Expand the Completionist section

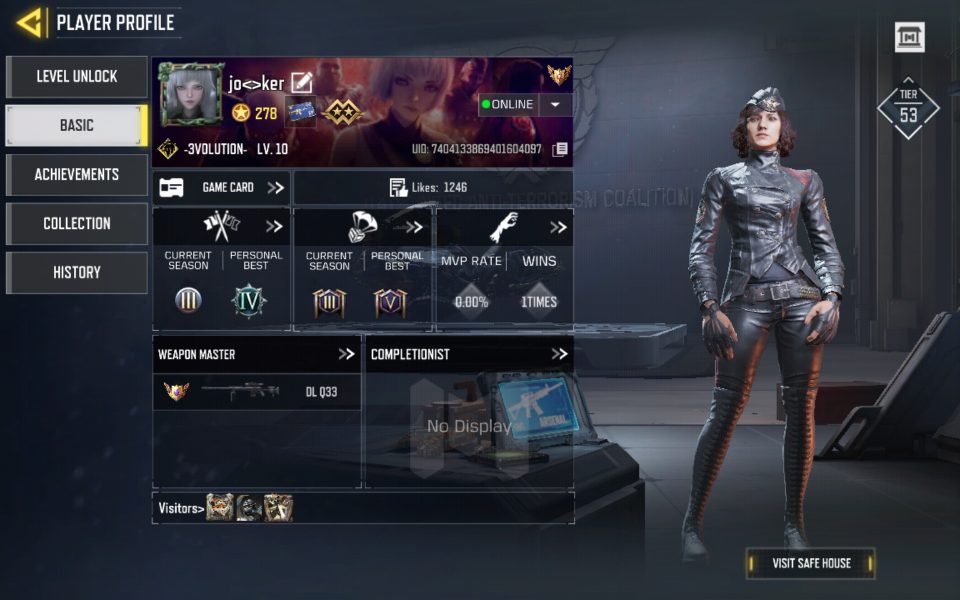point(559,354)
